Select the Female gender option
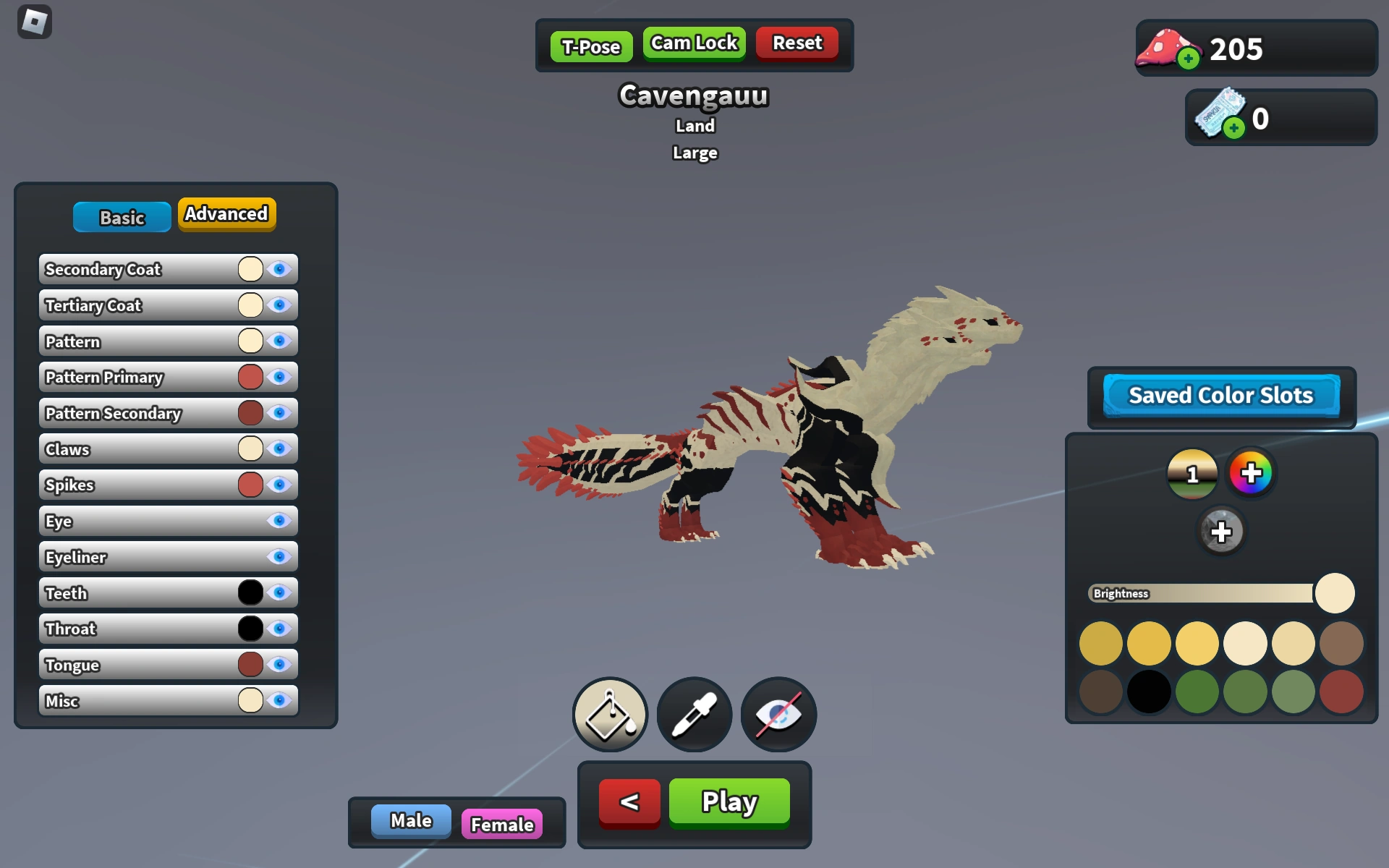The width and height of the screenshot is (1389, 868). point(504,824)
